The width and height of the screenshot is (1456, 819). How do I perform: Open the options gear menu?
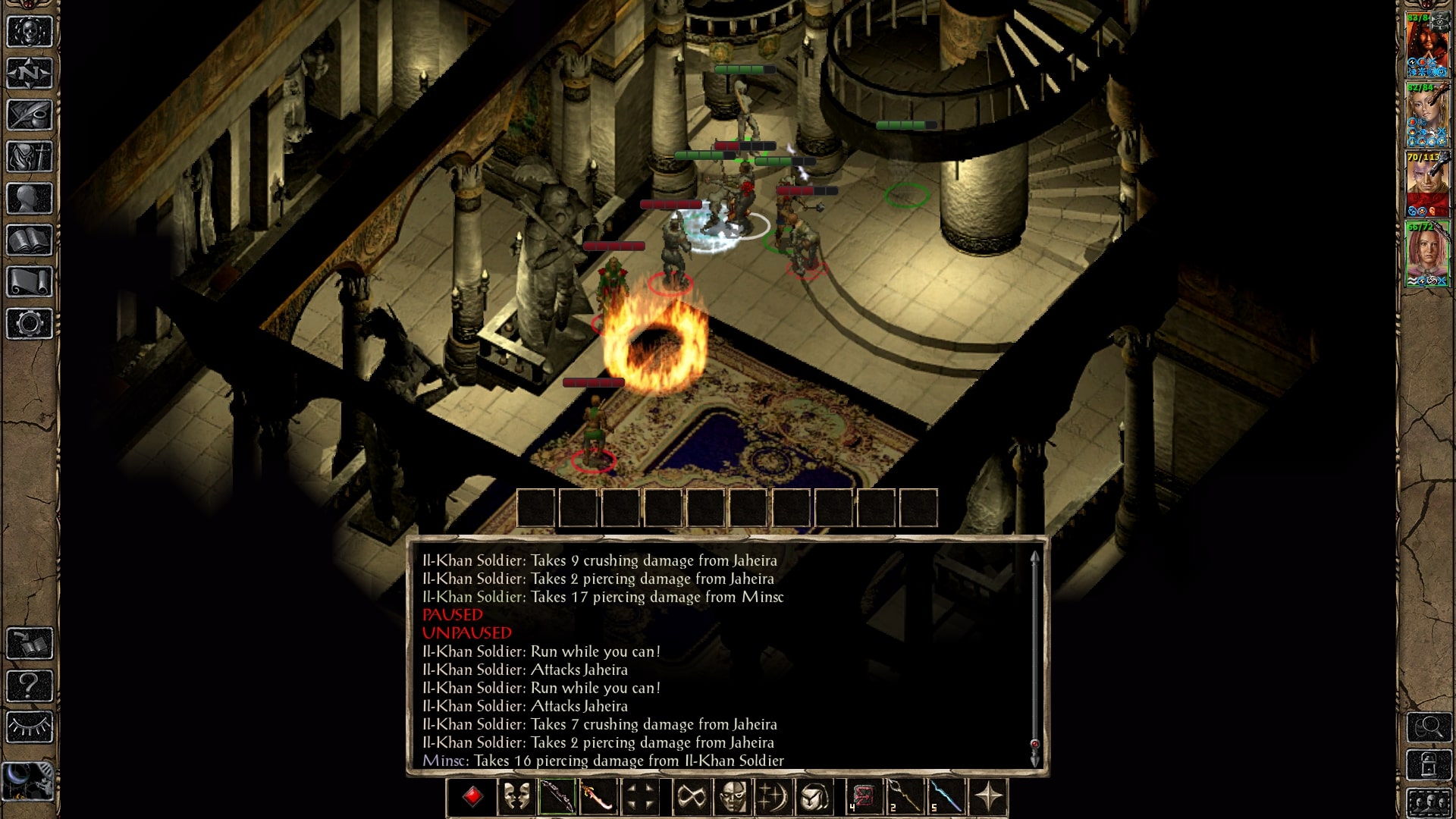point(30,324)
